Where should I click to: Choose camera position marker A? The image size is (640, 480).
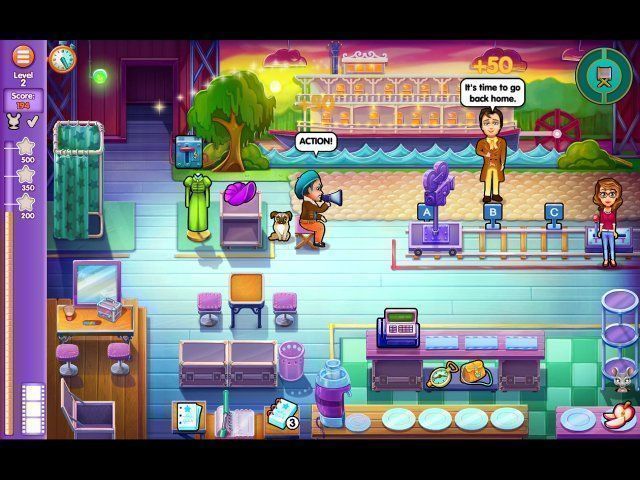[426, 211]
